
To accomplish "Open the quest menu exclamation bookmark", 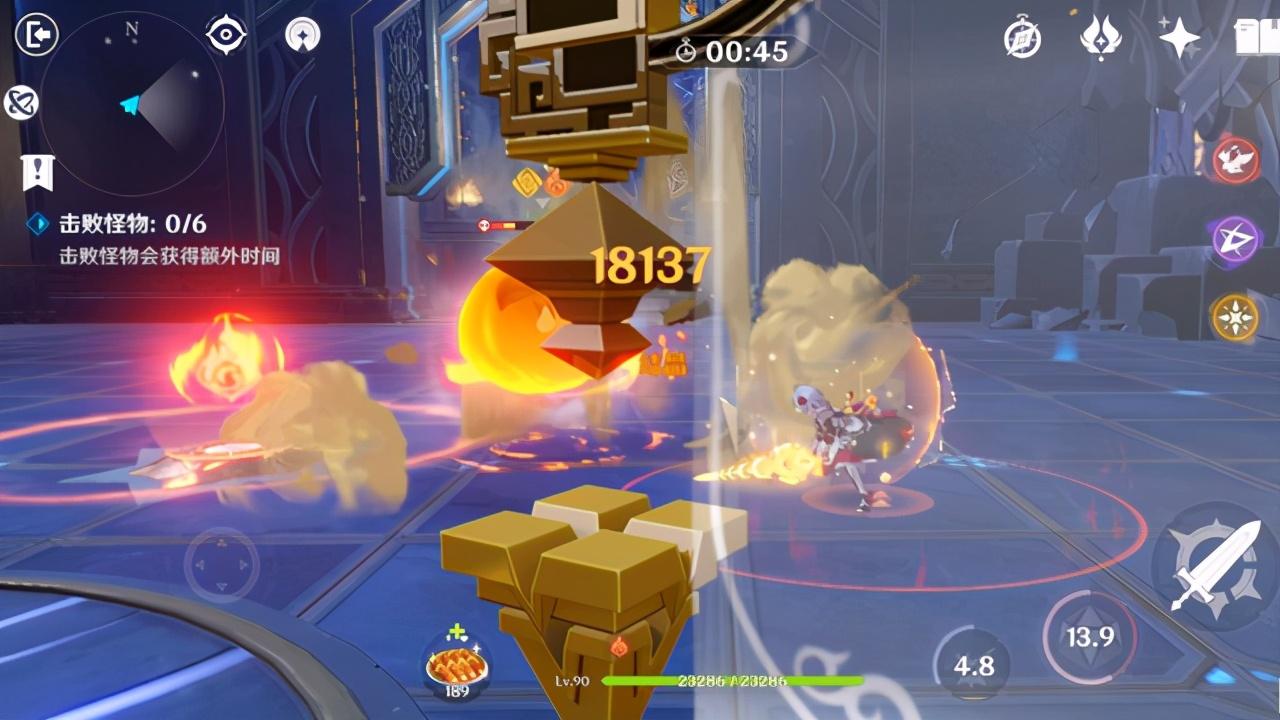I will (38, 172).
